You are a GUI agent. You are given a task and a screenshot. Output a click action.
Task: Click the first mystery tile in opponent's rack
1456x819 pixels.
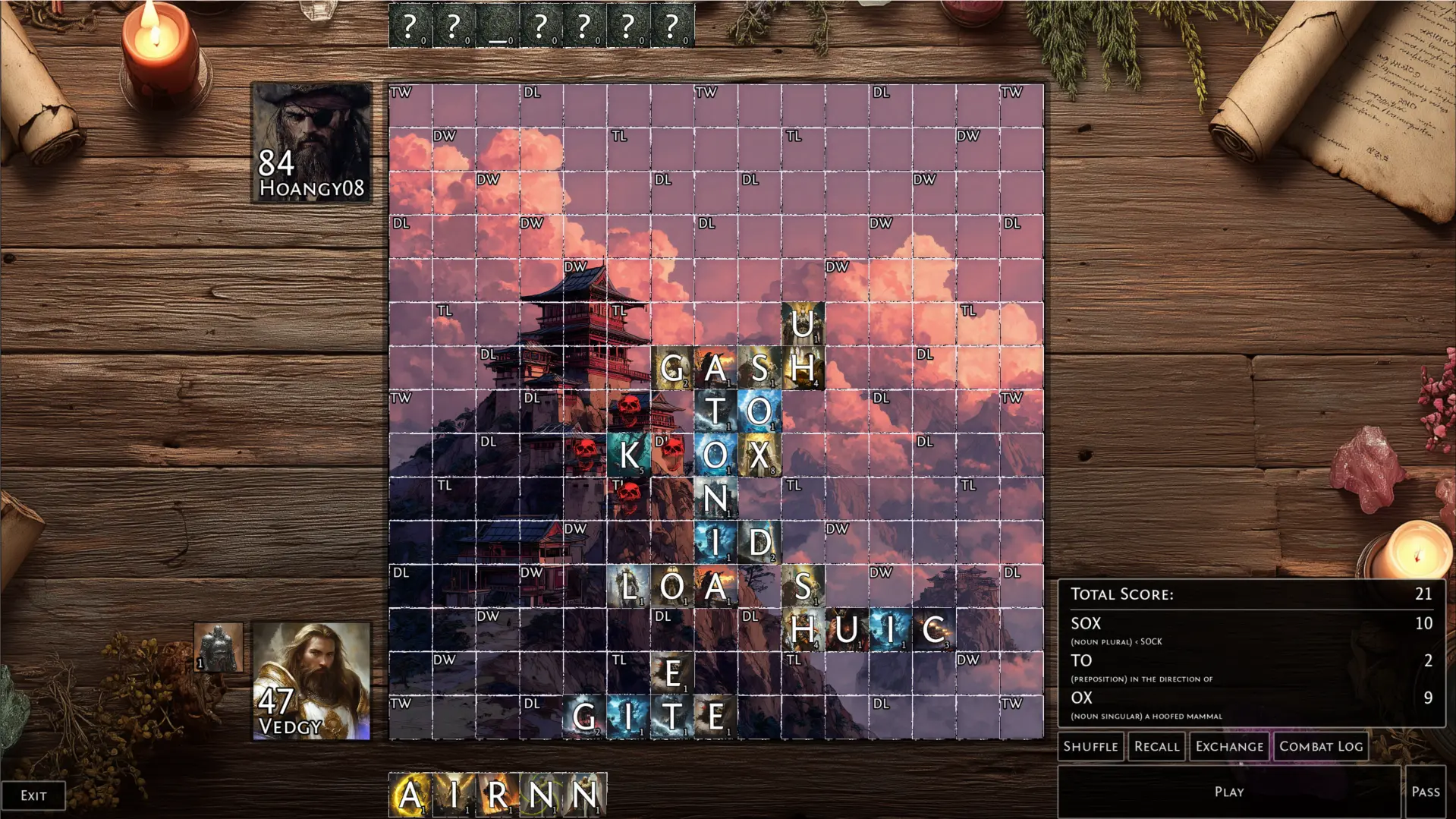tap(410, 25)
